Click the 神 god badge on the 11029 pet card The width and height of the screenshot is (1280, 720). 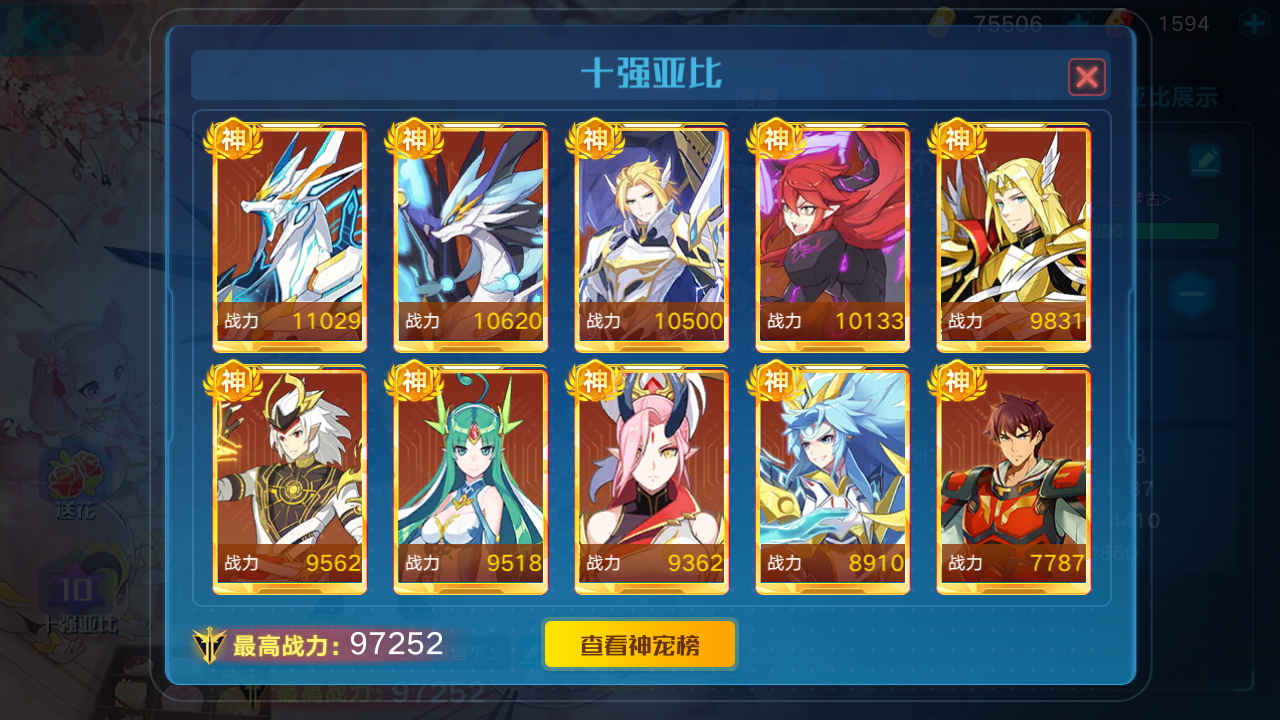tap(232, 140)
